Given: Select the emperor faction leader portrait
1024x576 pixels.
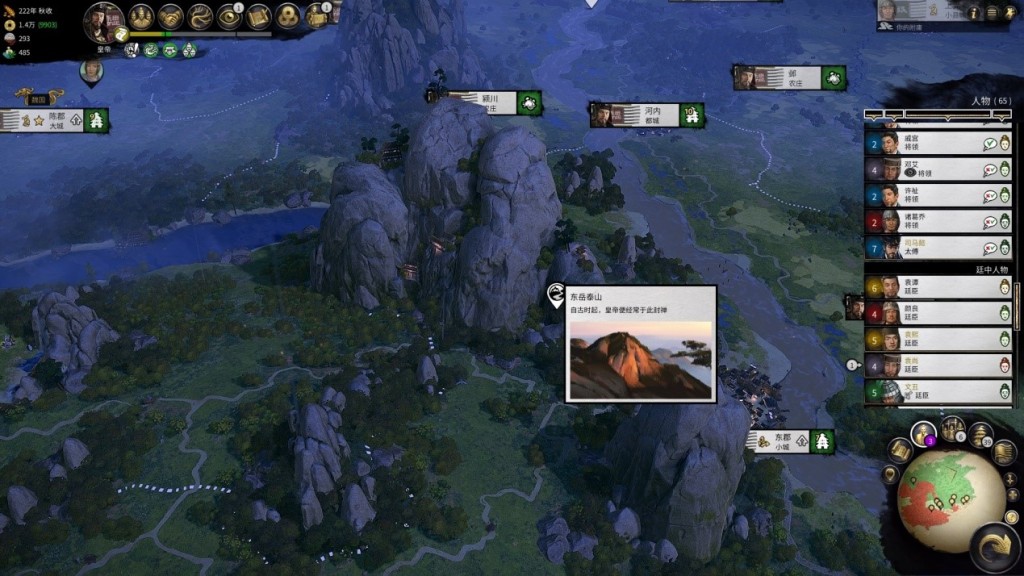Looking at the screenshot, I should 103,19.
